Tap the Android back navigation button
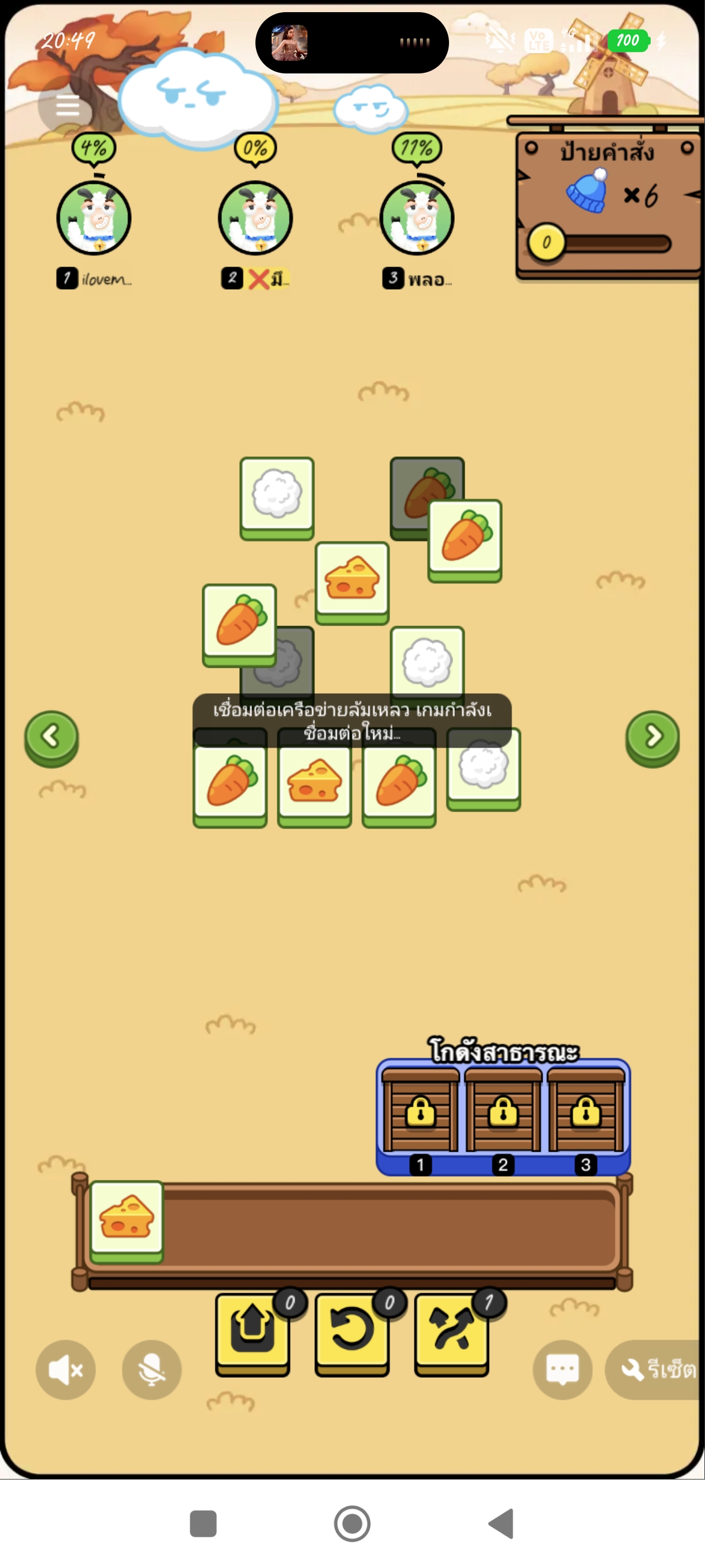 coord(501,1523)
